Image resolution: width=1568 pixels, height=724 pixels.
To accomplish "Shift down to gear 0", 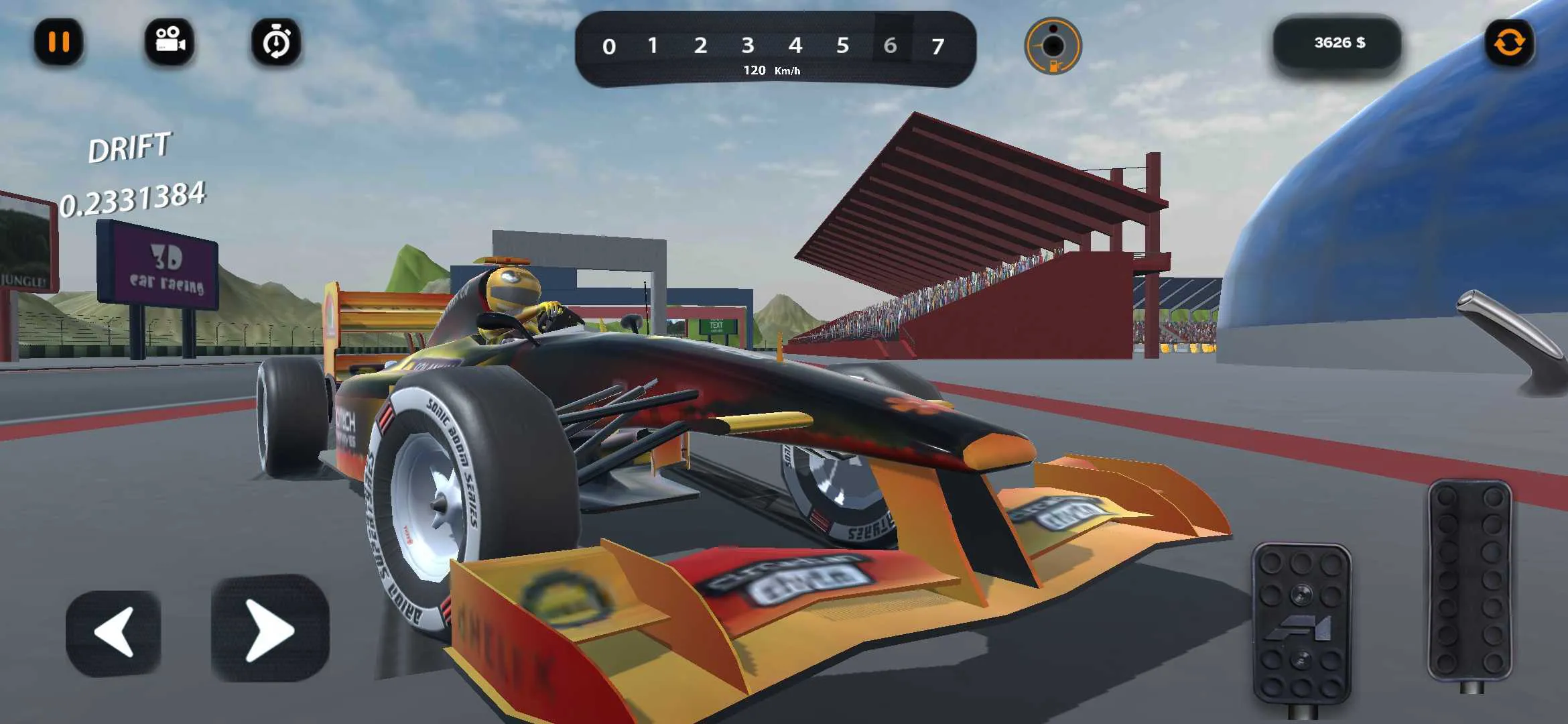I will click(608, 46).
